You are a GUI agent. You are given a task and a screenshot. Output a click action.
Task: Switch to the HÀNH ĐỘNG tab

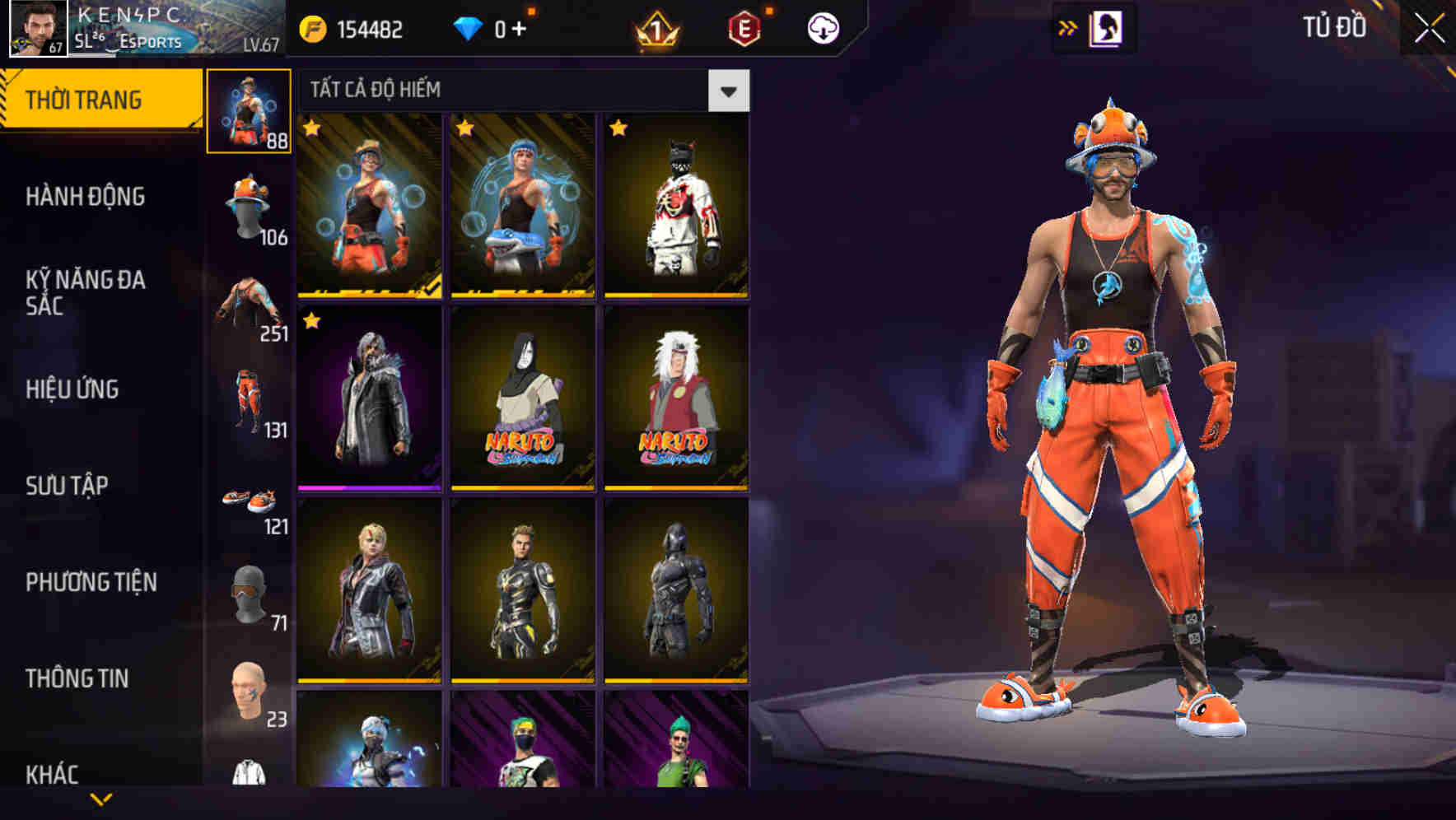[x=86, y=197]
